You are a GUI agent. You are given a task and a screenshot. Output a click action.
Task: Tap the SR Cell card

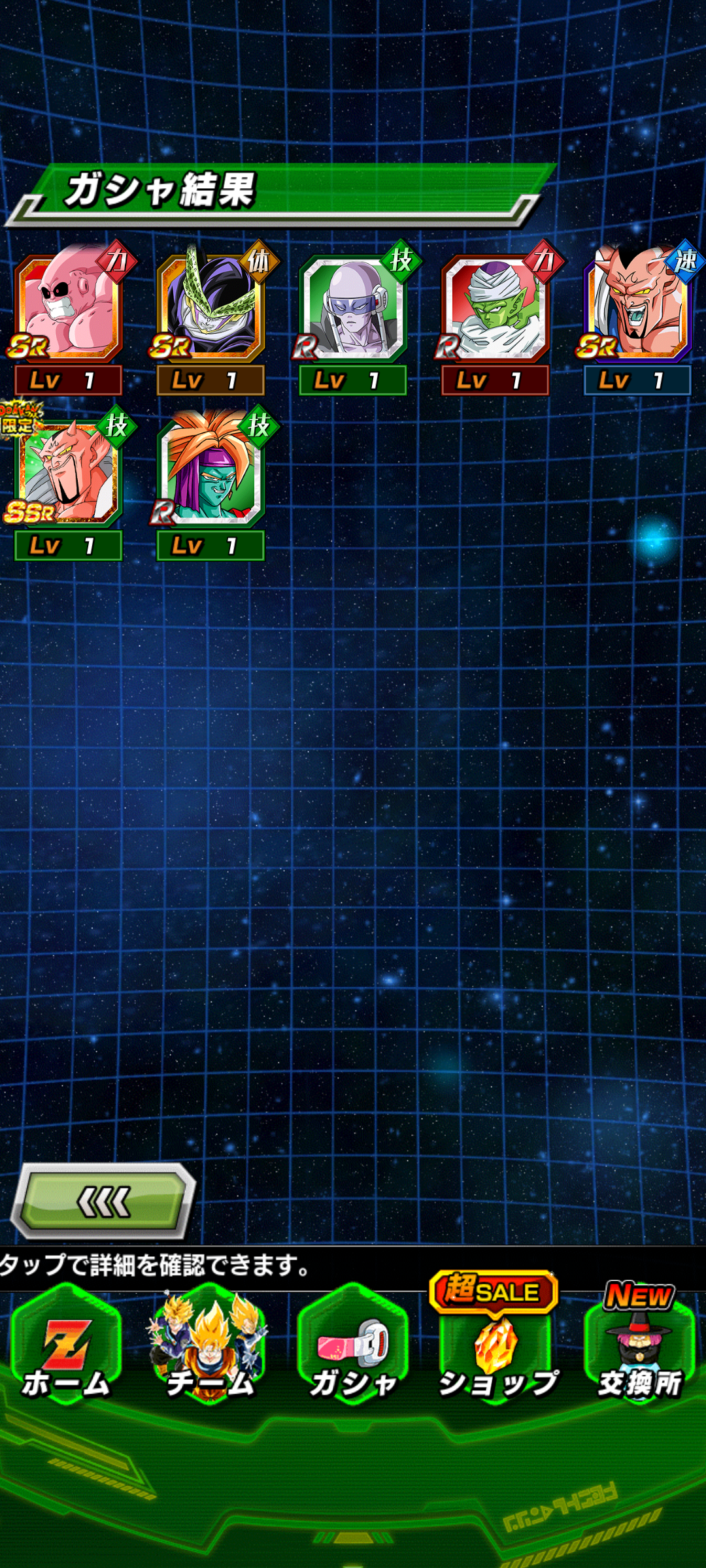click(x=210, y=308)
